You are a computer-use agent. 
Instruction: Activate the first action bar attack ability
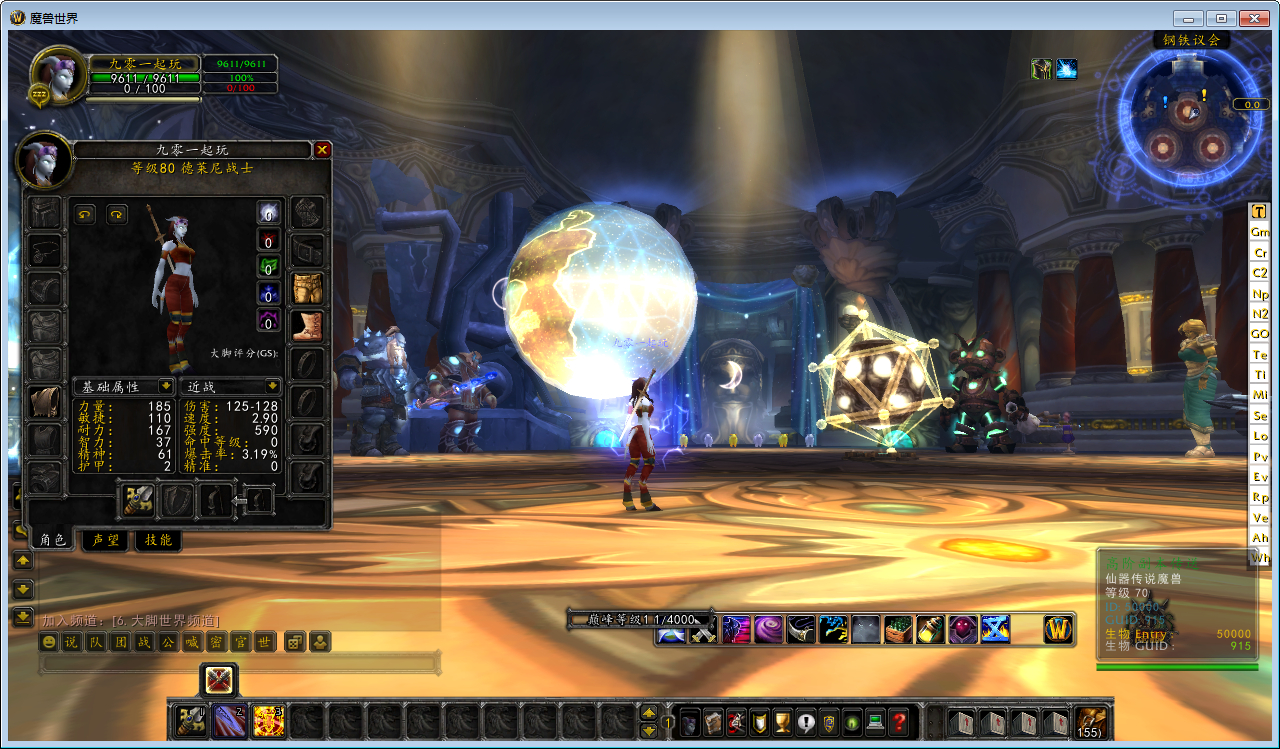190,720
